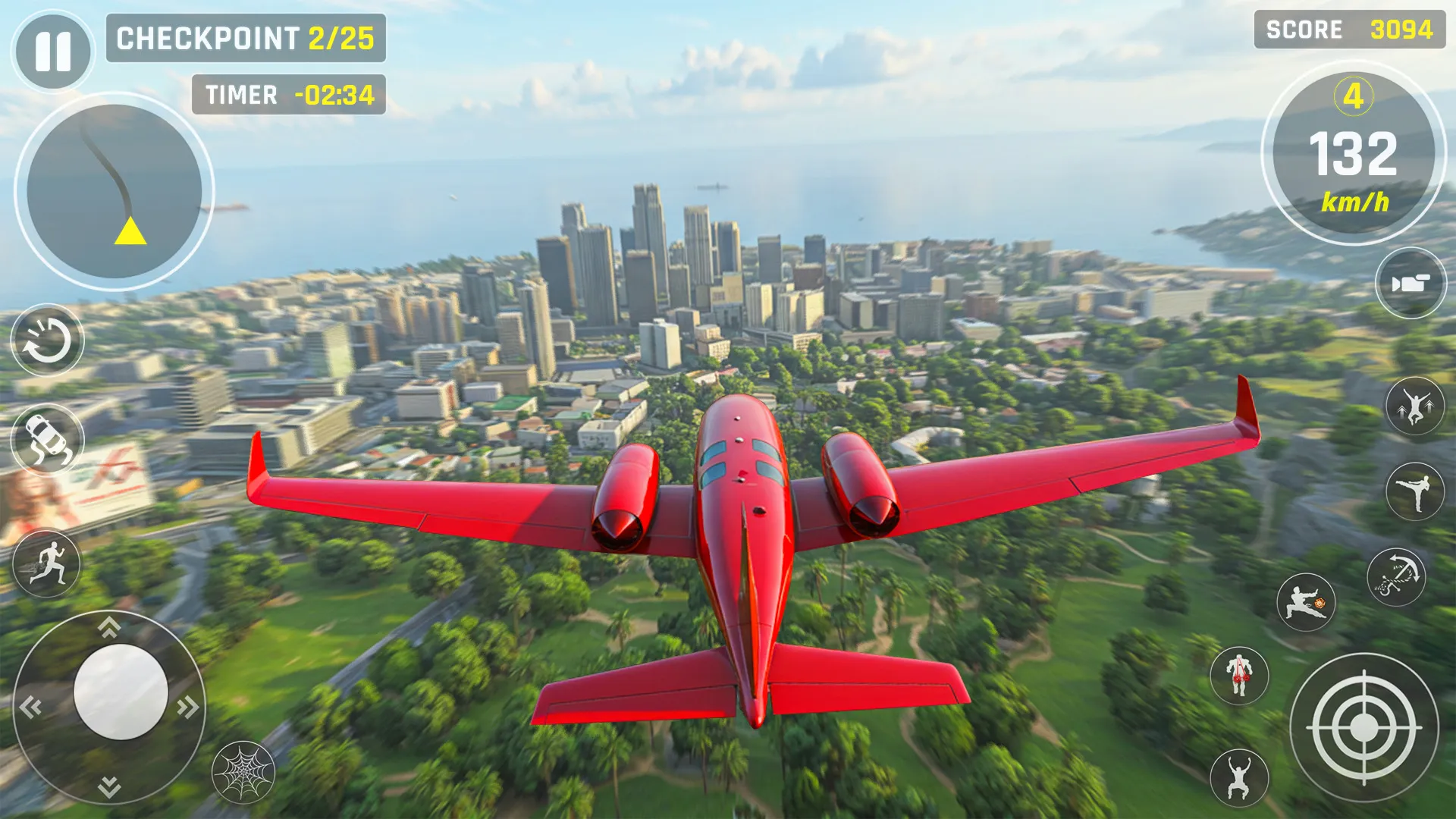Tap the joystick's up arrow
Image resolution: width=1456 pixels, height=819 pixels.
coord(109,626)
